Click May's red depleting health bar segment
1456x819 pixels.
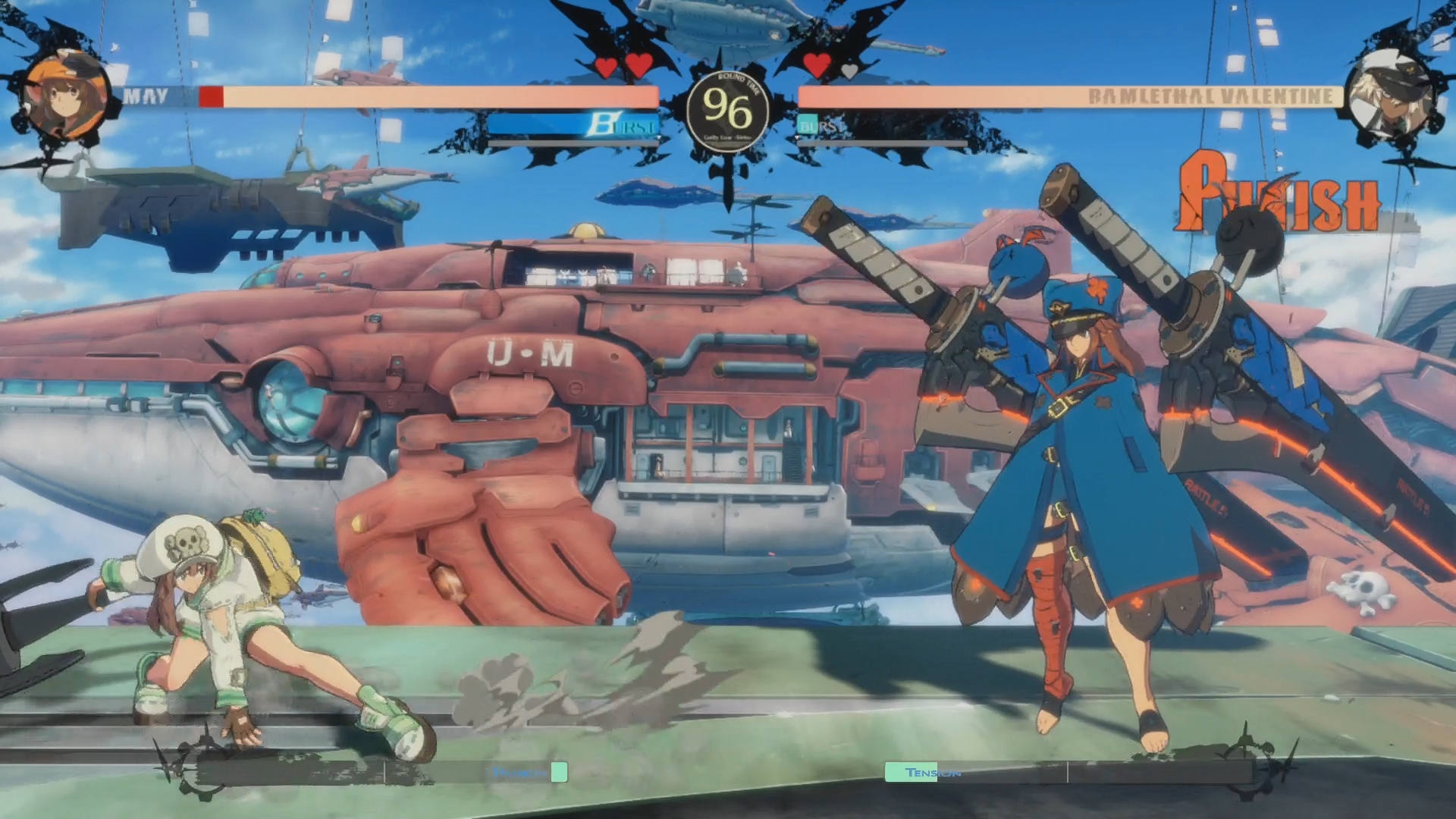(212, 94)
